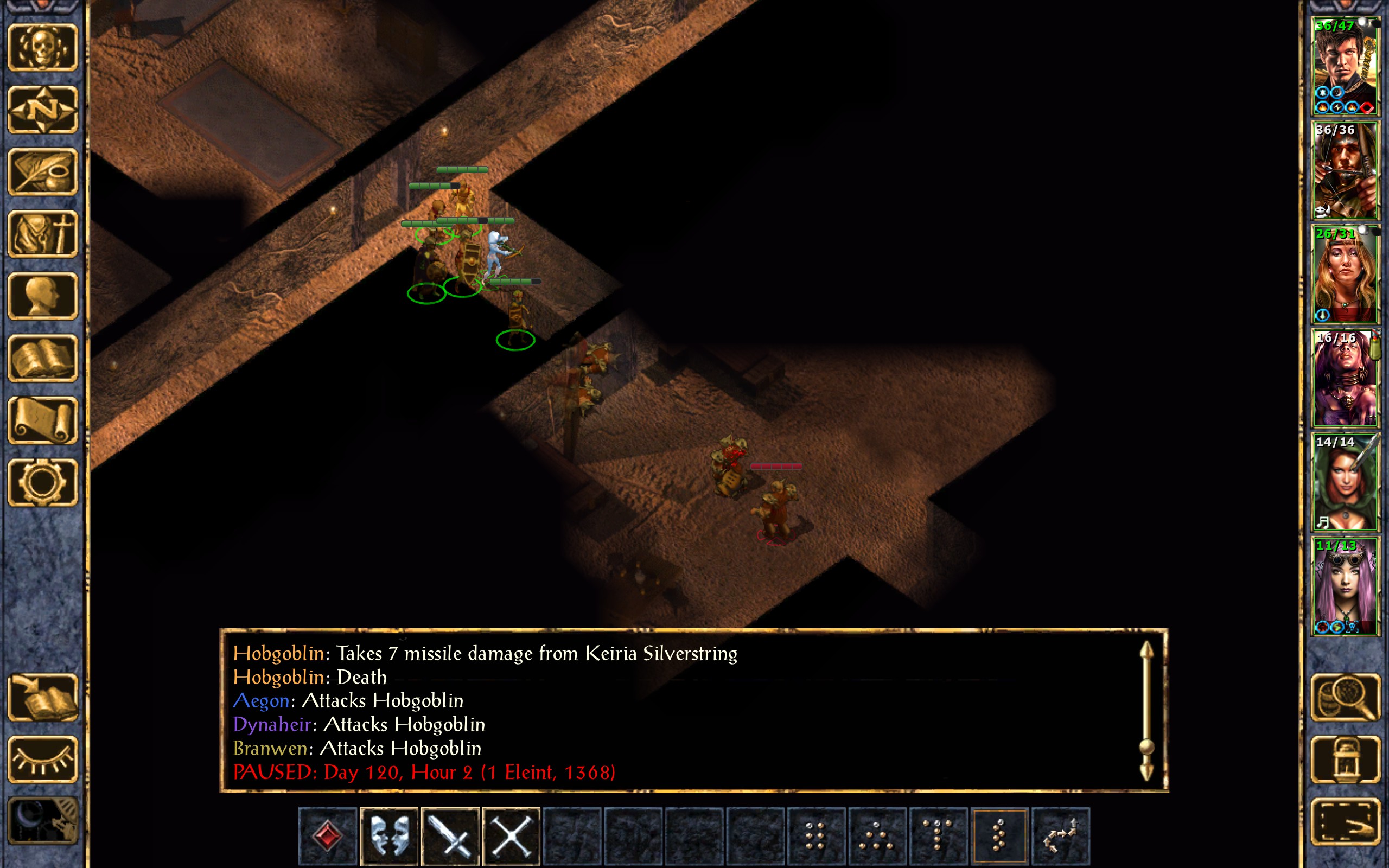1389x868 pixels.
Task: Open the priest scroll button
Action: pyautogui.click(x=42, y=420)
